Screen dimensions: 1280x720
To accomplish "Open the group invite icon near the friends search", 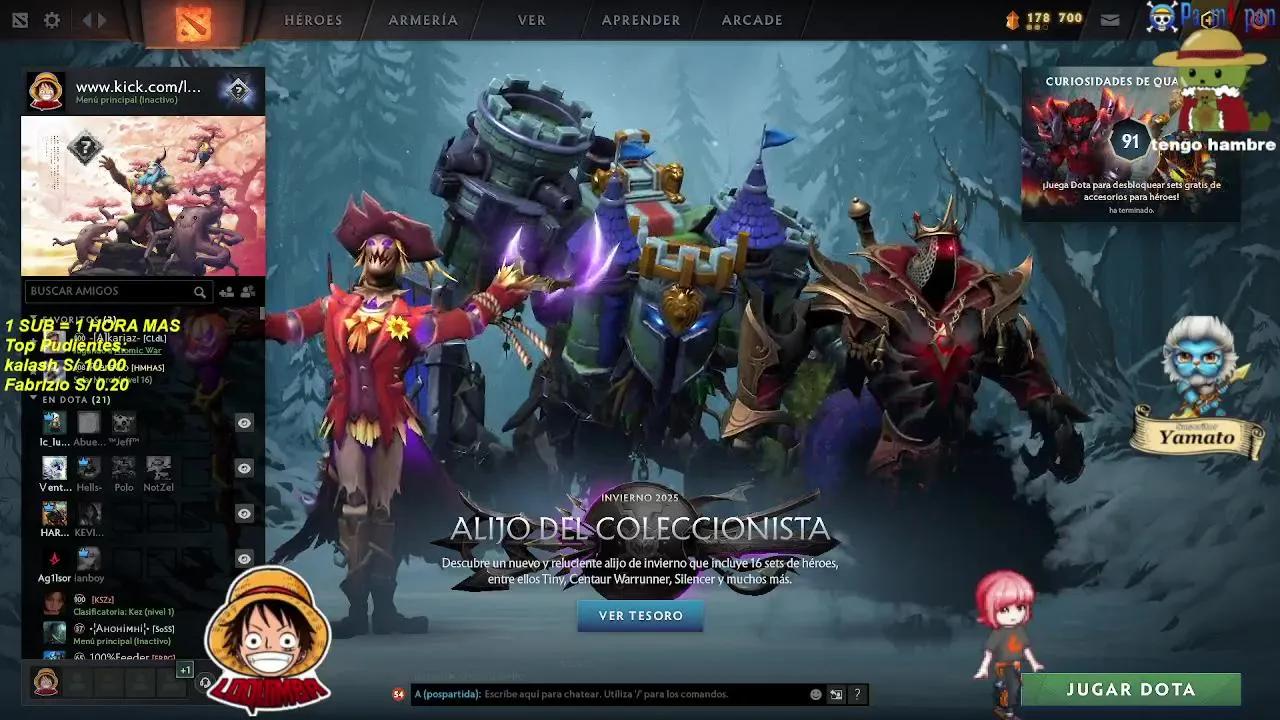I will 248,292.
